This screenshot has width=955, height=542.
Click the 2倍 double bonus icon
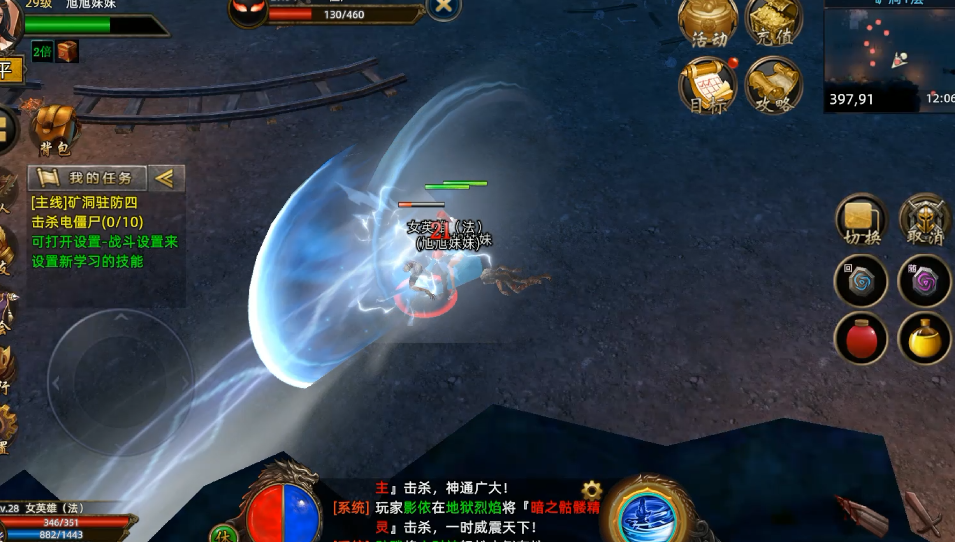[x=42, y=51]
